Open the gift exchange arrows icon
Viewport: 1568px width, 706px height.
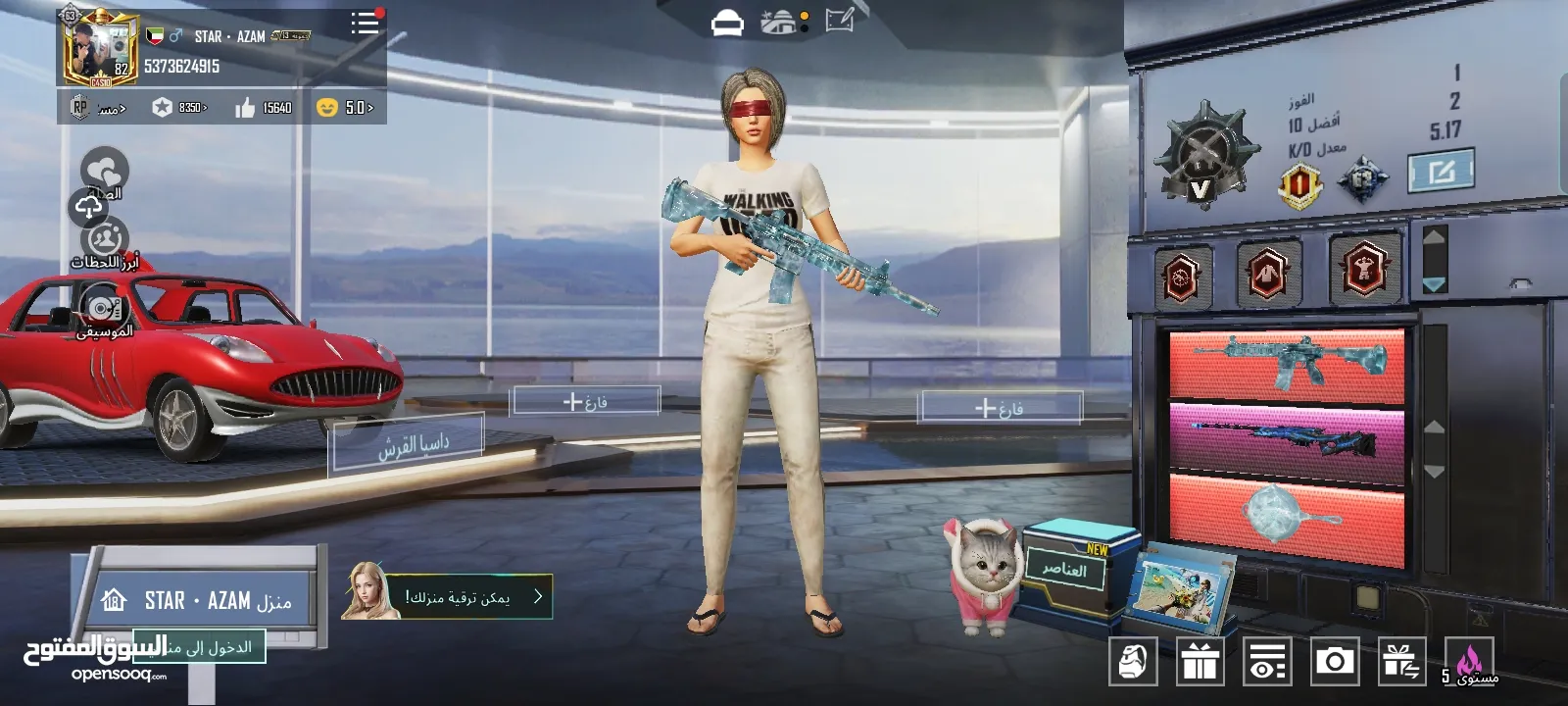coord(1400,662)
